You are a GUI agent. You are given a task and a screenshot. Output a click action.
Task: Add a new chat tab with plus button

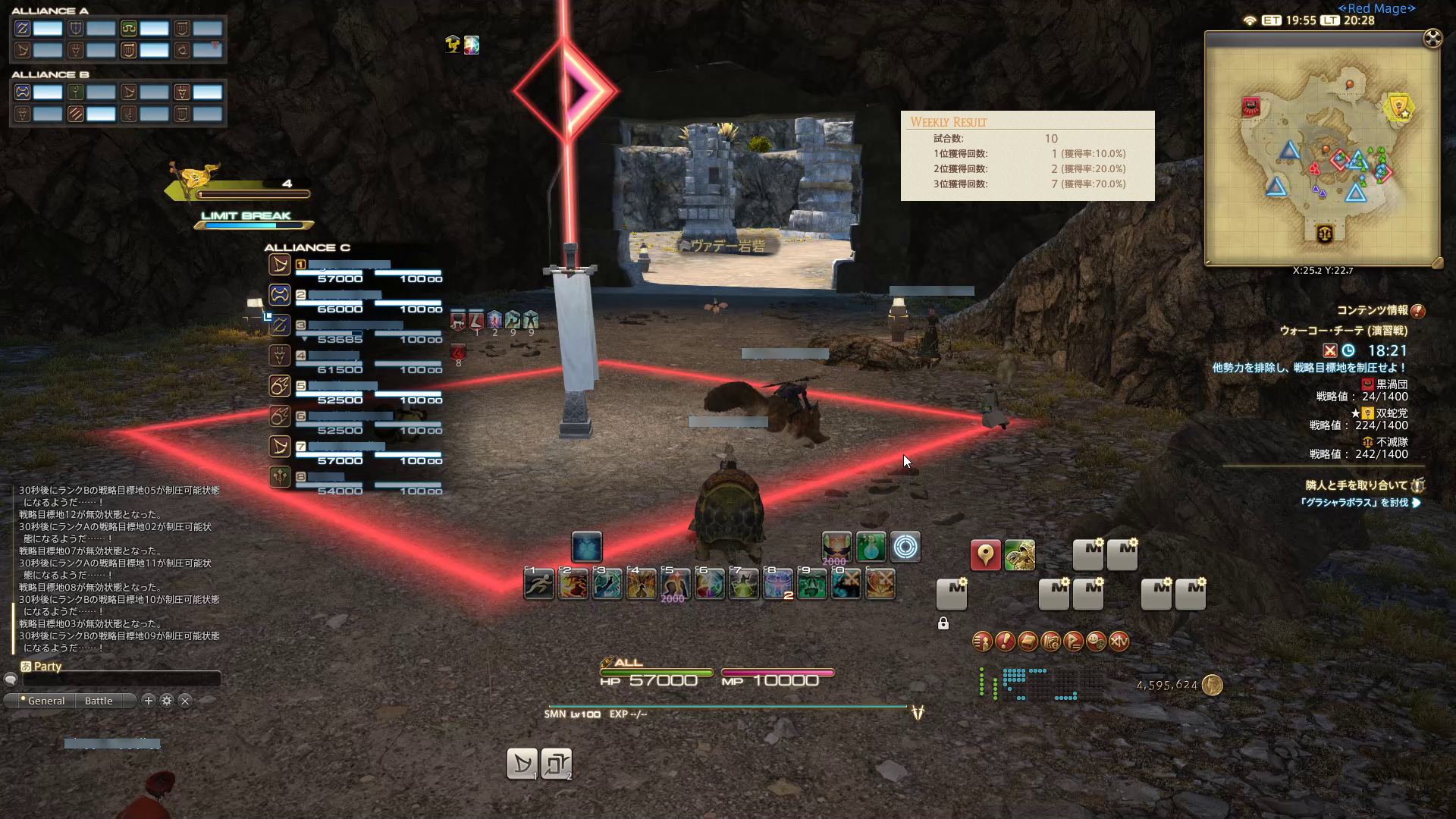coord(149,701)
